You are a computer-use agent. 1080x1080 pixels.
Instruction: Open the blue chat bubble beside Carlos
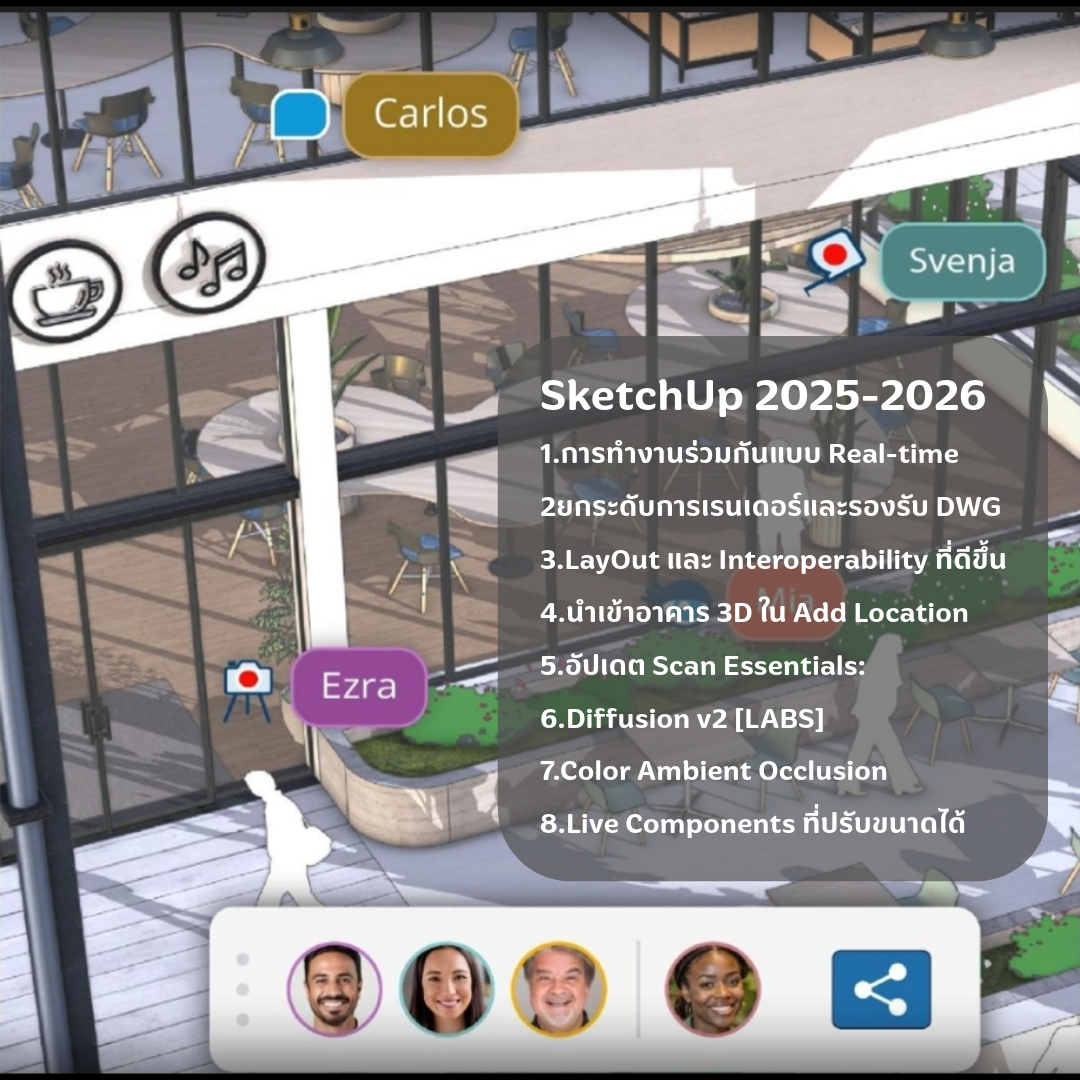coord(300,116)
